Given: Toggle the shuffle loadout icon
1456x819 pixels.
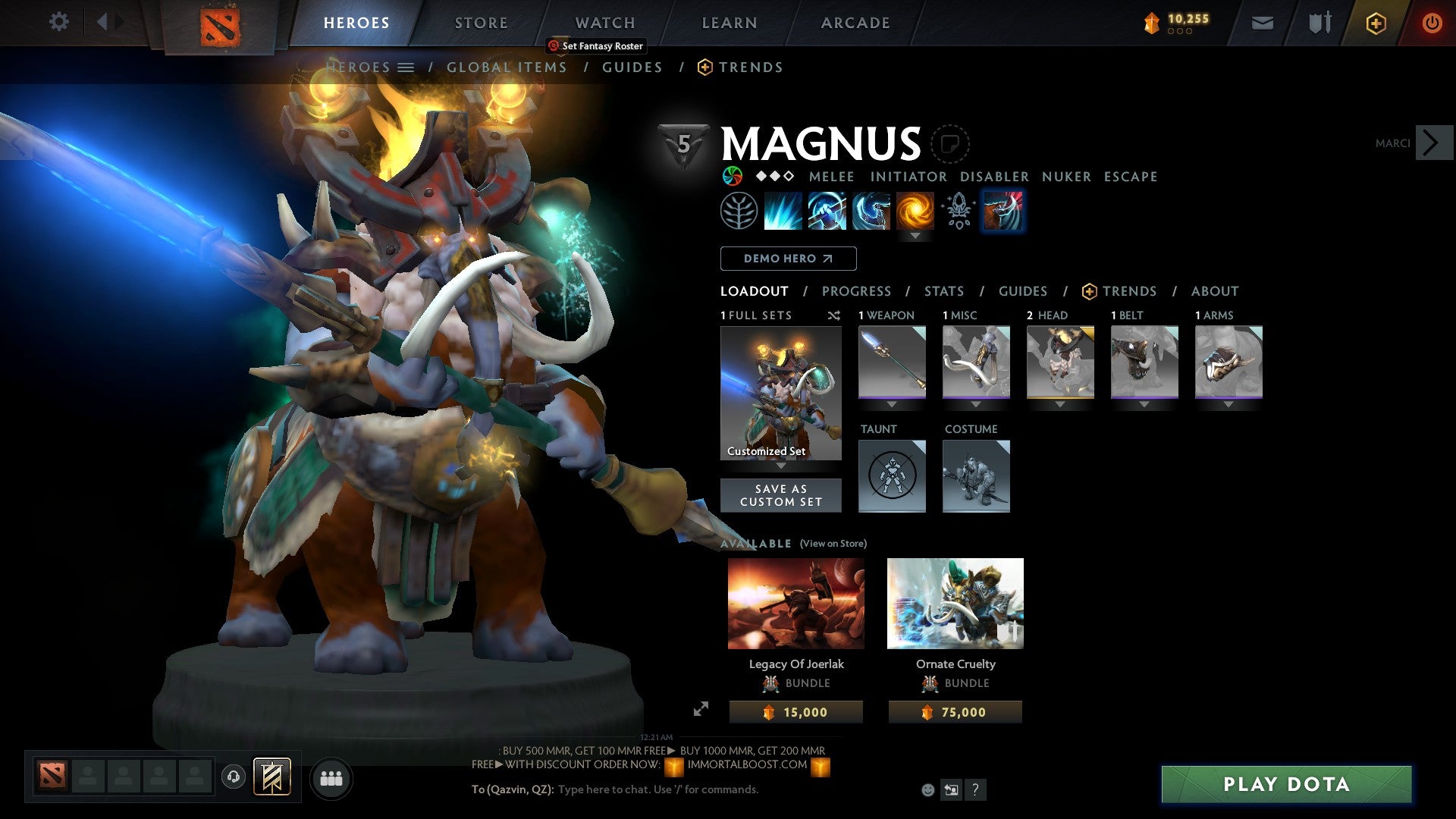Looking at the screenshot, I should coord(833,316).
